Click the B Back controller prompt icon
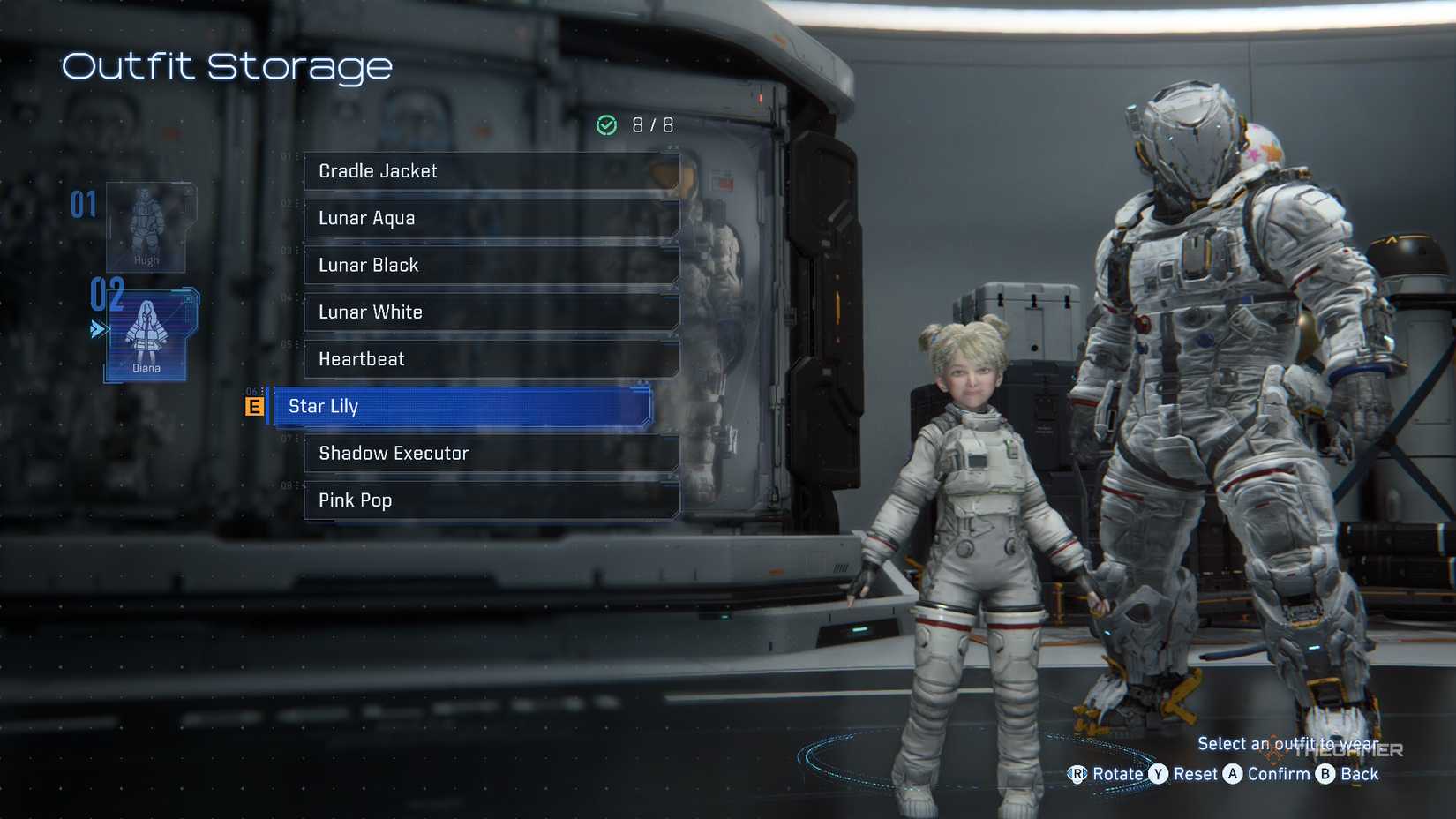This screenshot has height=819, width=1456. point(1325,774)
